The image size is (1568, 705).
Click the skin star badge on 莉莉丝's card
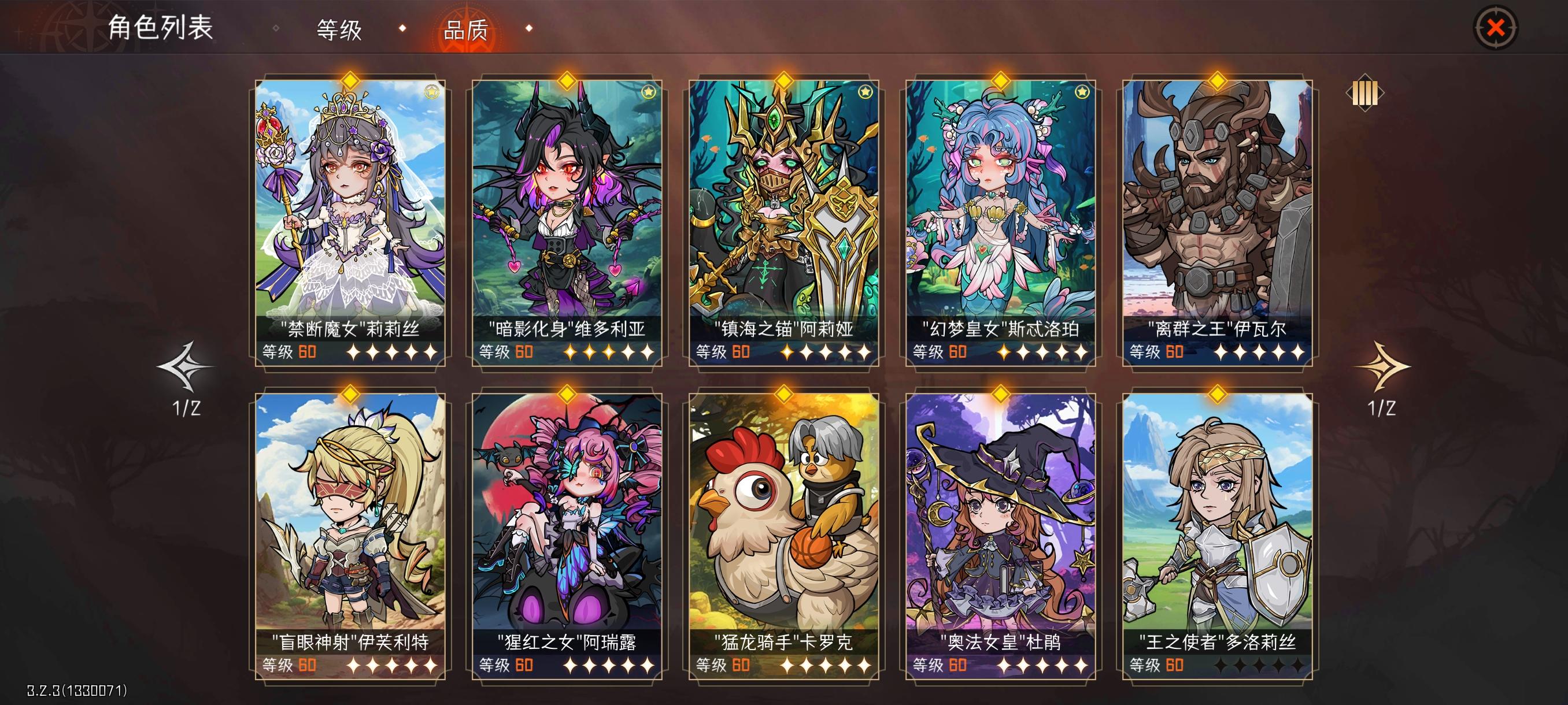(433, 91)
